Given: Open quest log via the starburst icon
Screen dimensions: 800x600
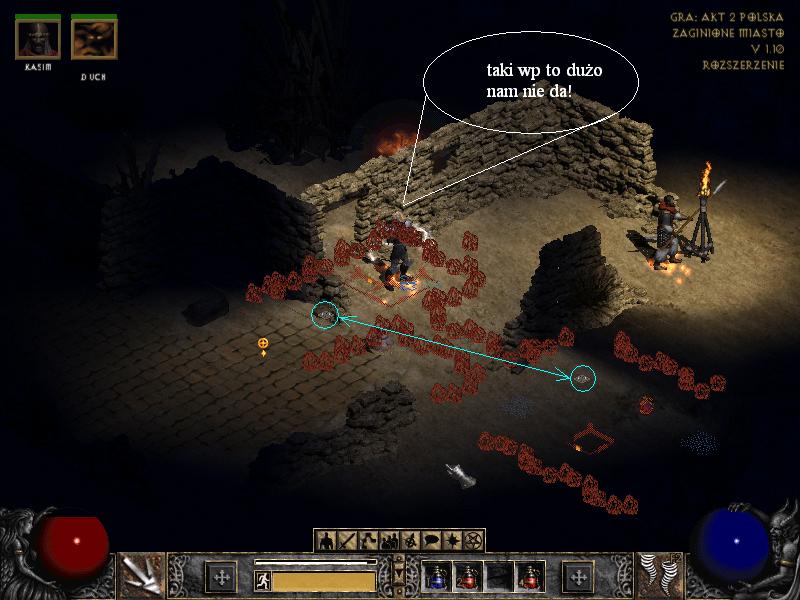Looking at the screenshot, I should point(455,541).
